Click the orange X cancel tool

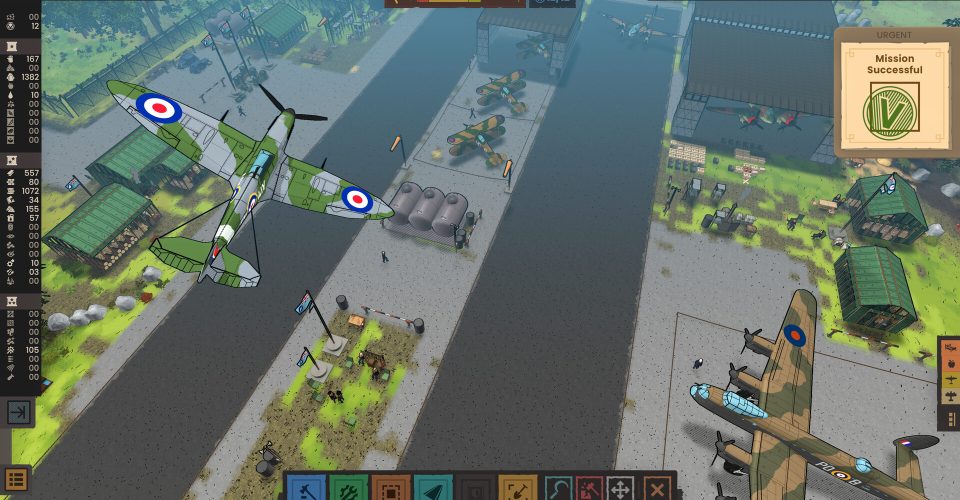coord(657,489)
